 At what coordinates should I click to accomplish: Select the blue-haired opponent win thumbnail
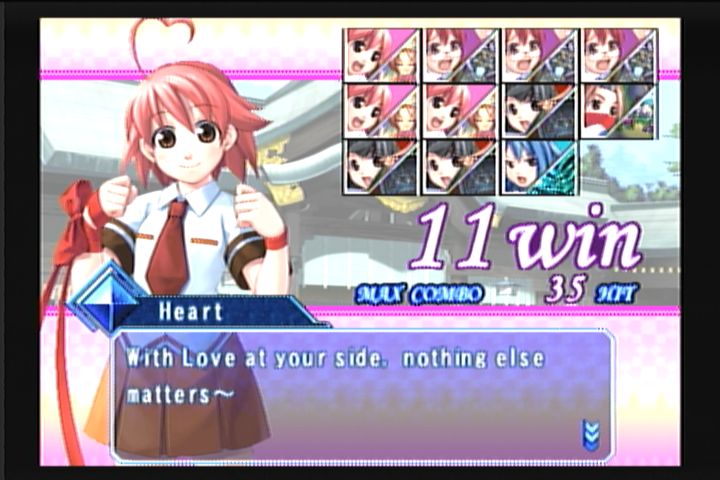click(x=539, y=167)
